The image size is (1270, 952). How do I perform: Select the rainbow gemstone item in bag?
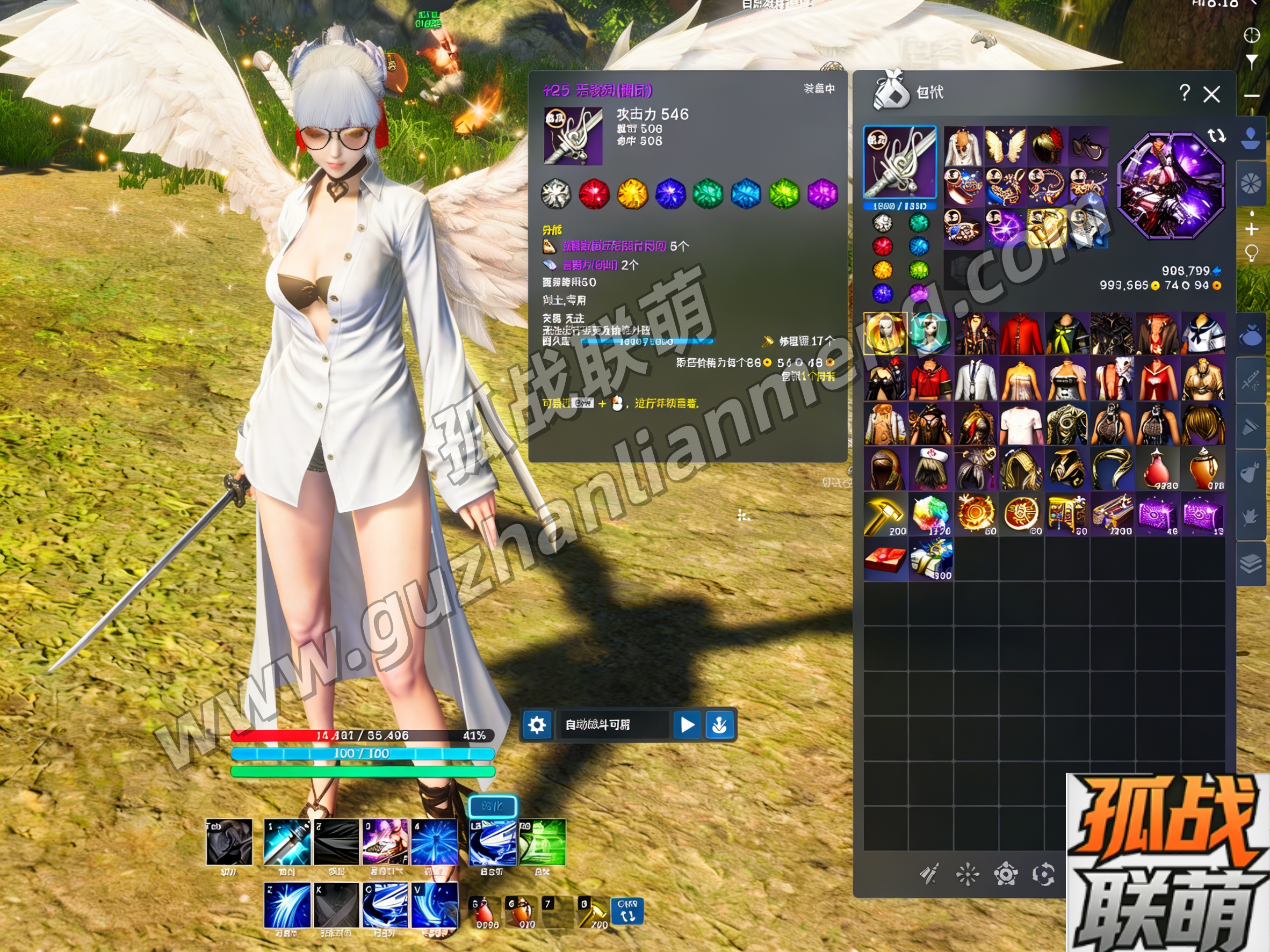click(x=930, y=515)
